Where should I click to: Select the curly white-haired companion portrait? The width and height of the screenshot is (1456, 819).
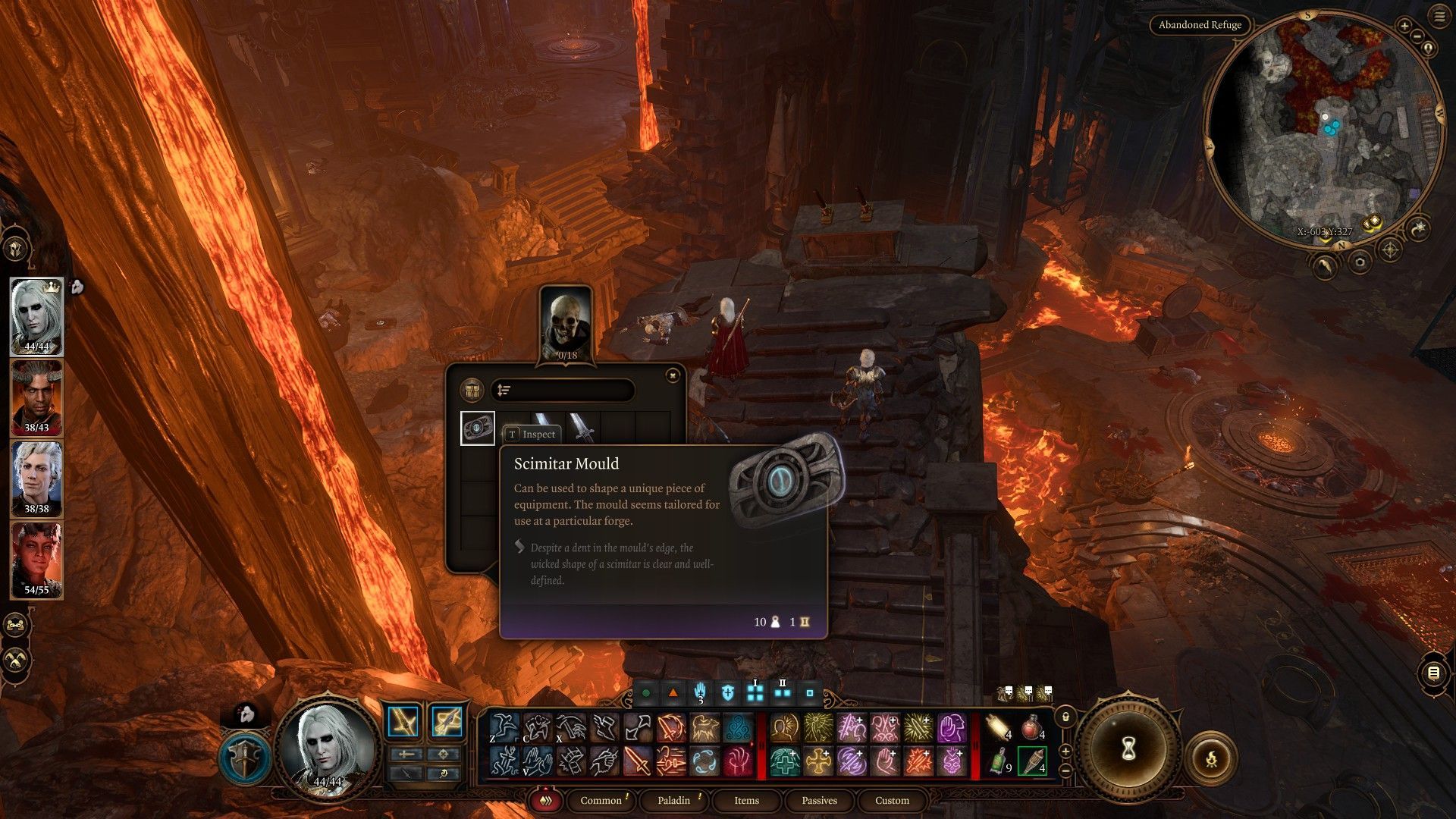click(36, 479)
